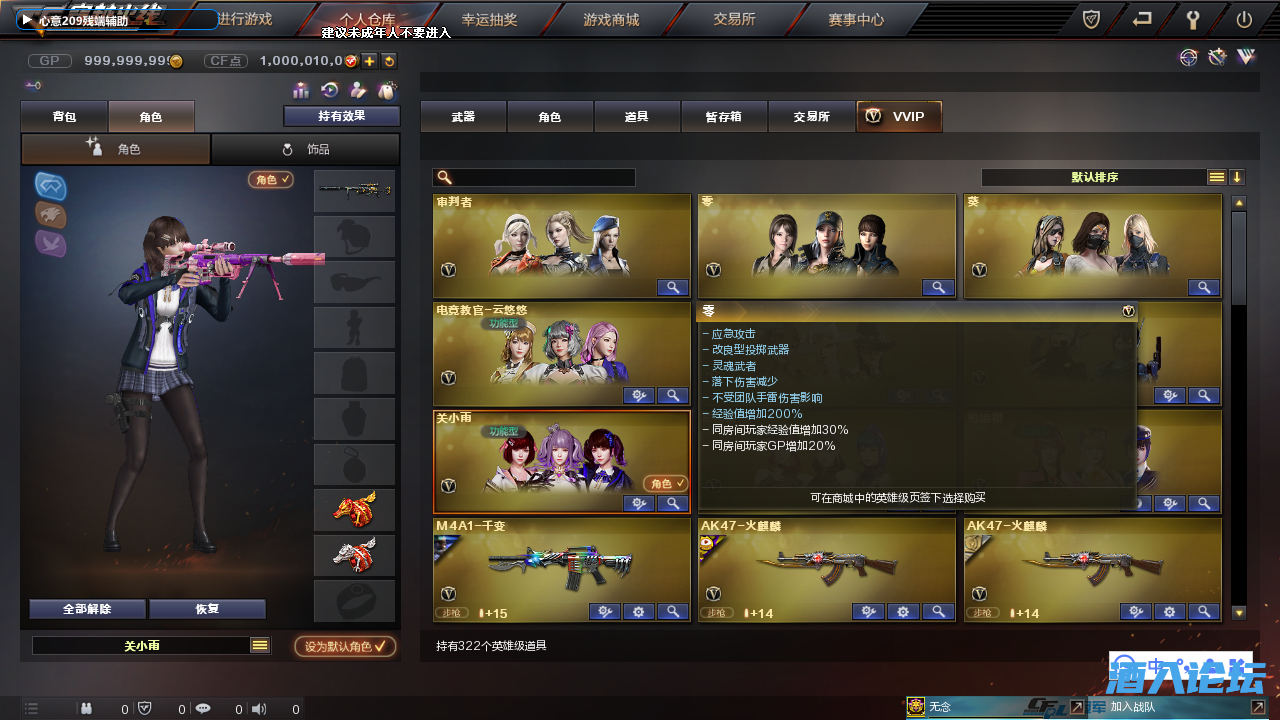Click the 全部解除 button
The width and height of the screenshot is (1280, 720).
87,608
